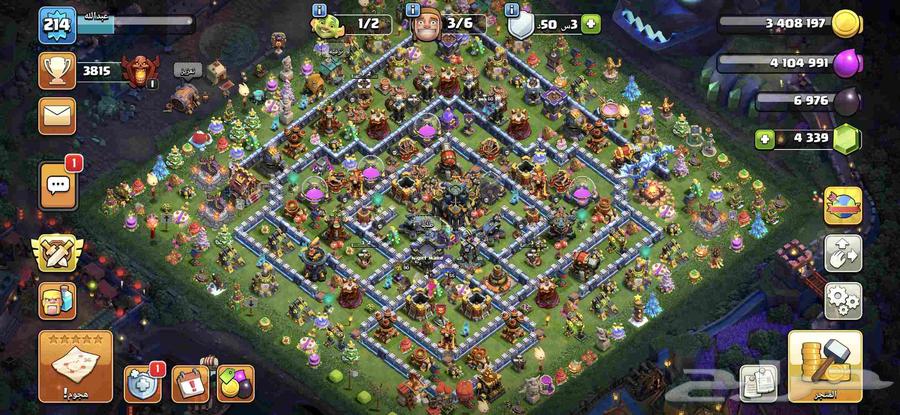The image size is (900, 415).
Task: Add shield time with green plus
Action: (x=592, y=23)
